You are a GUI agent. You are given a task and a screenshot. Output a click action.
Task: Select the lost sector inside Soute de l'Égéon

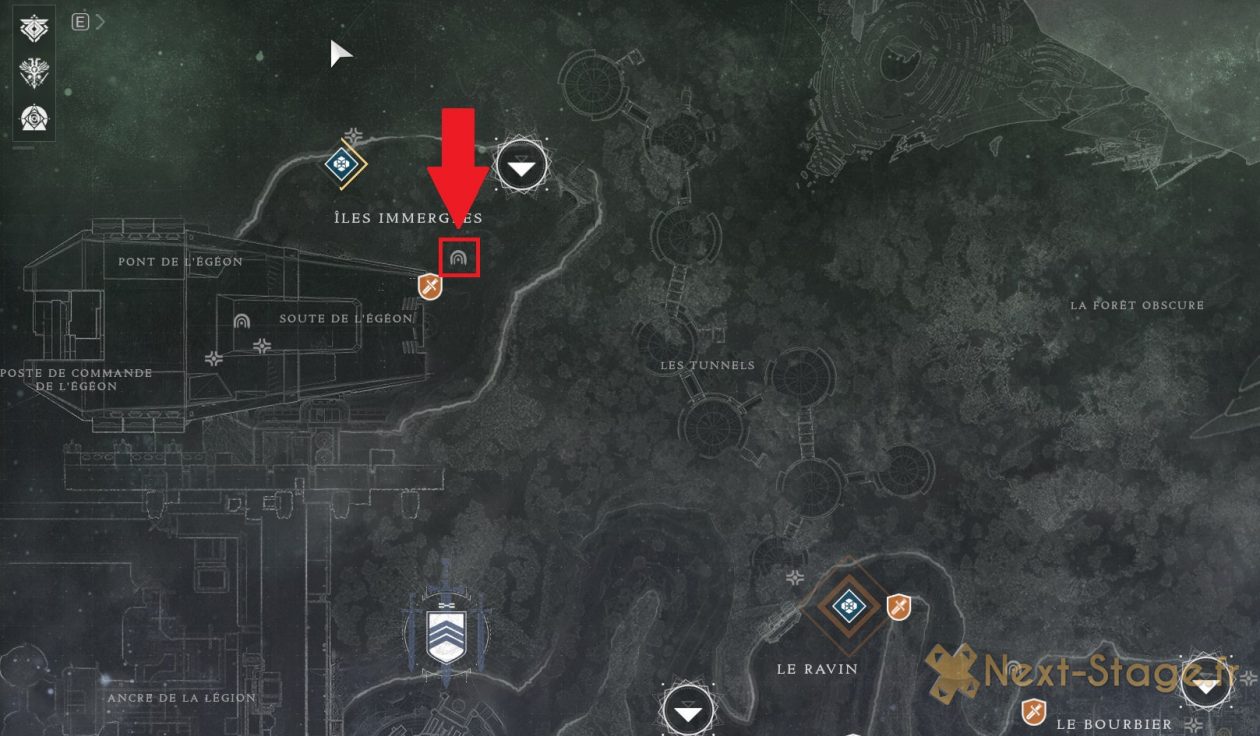[241, 323]
